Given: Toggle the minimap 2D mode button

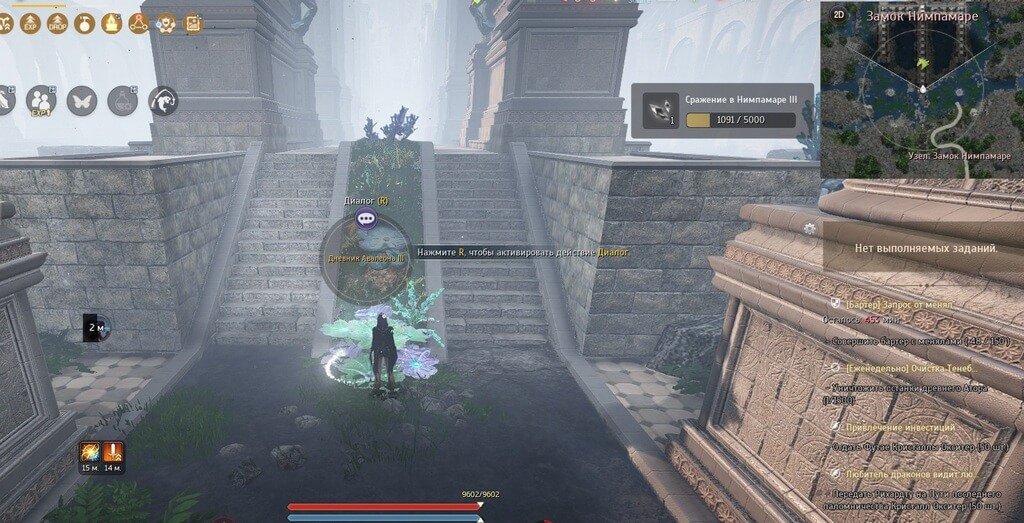Looking at the screenshot, I should coord(838,15).
